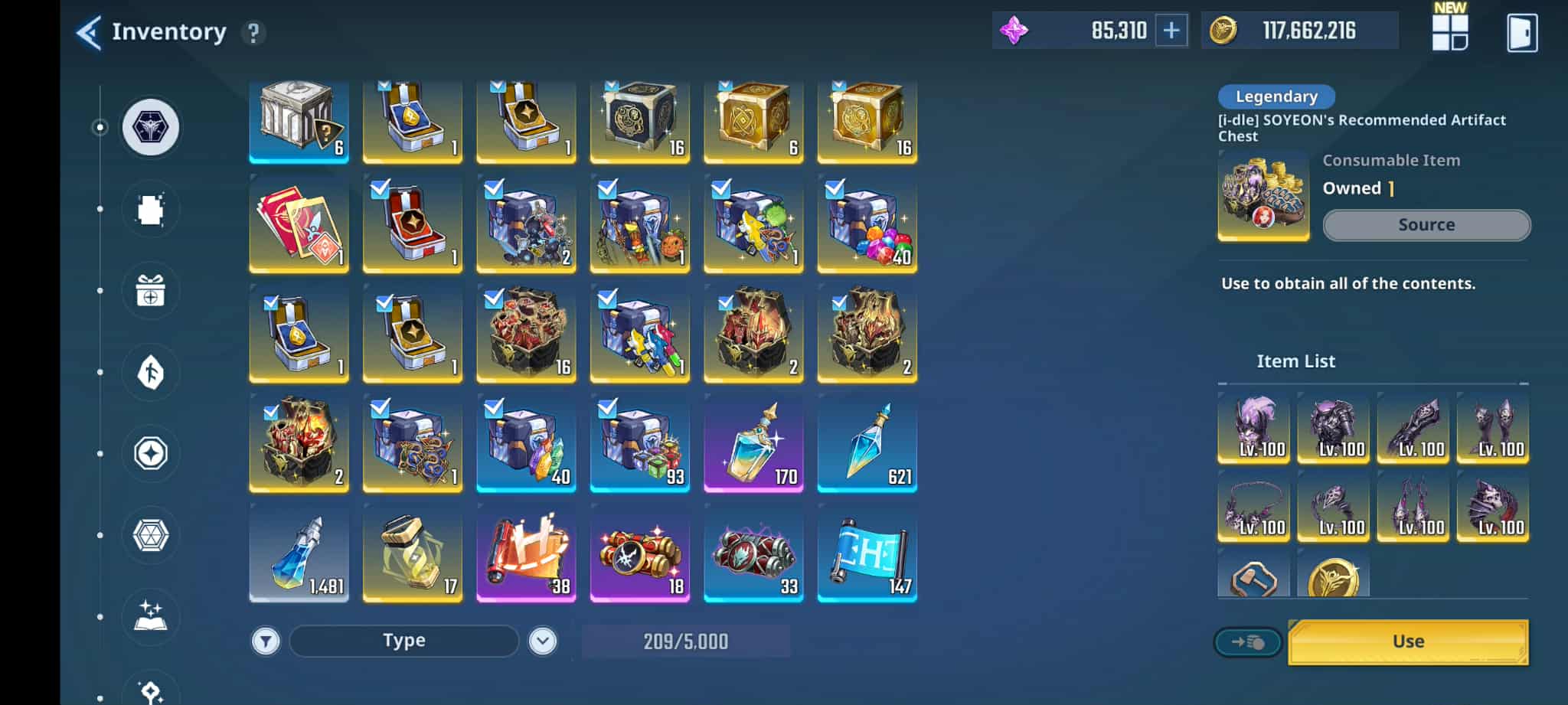This screenshot has width=1568, height=705.
Task: Add more purple gems with the plus button
Action: point(1171,31)
